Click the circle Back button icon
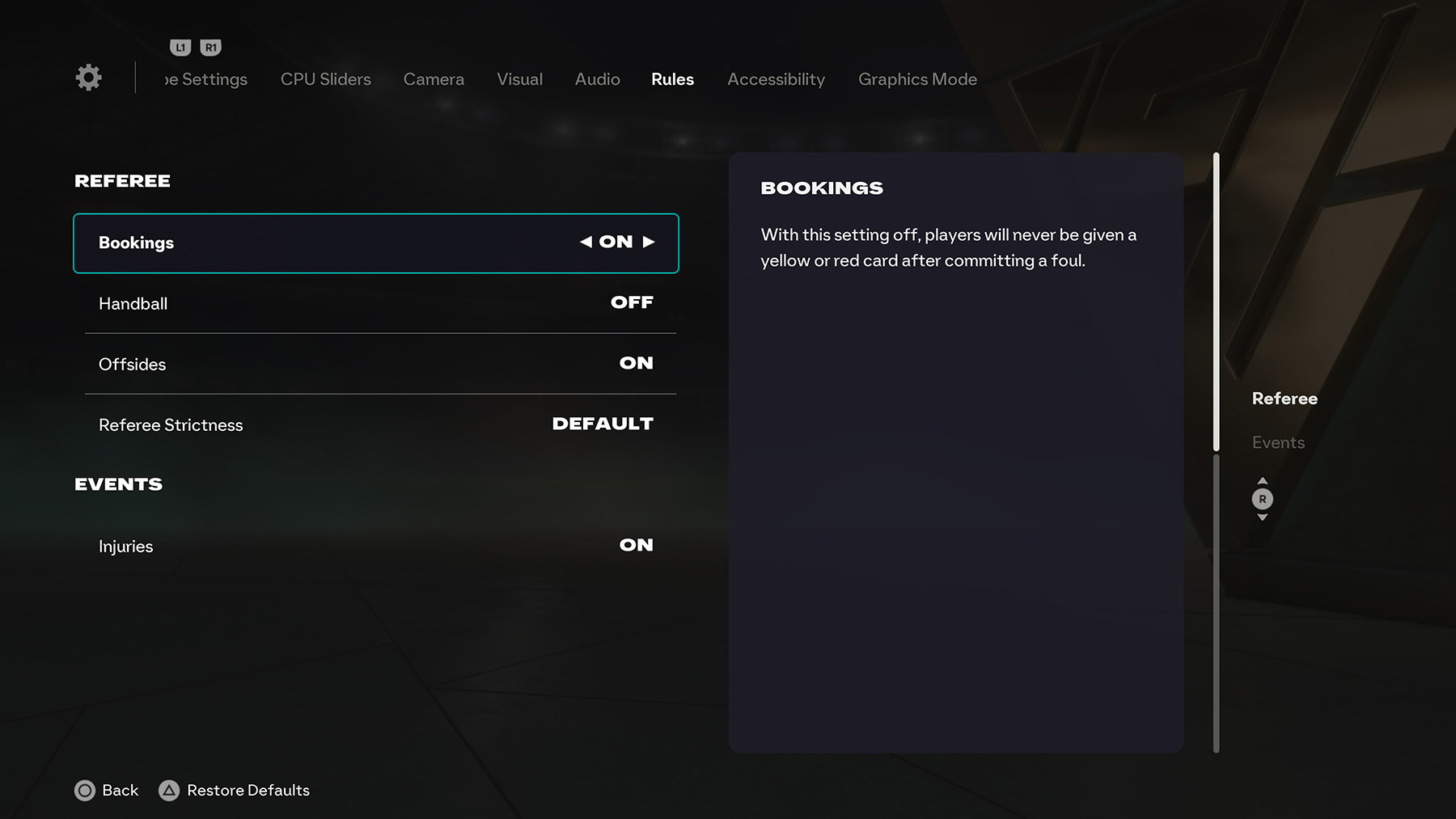The height and width of the screenshot is (819, 1456). [x=85, y=790]
